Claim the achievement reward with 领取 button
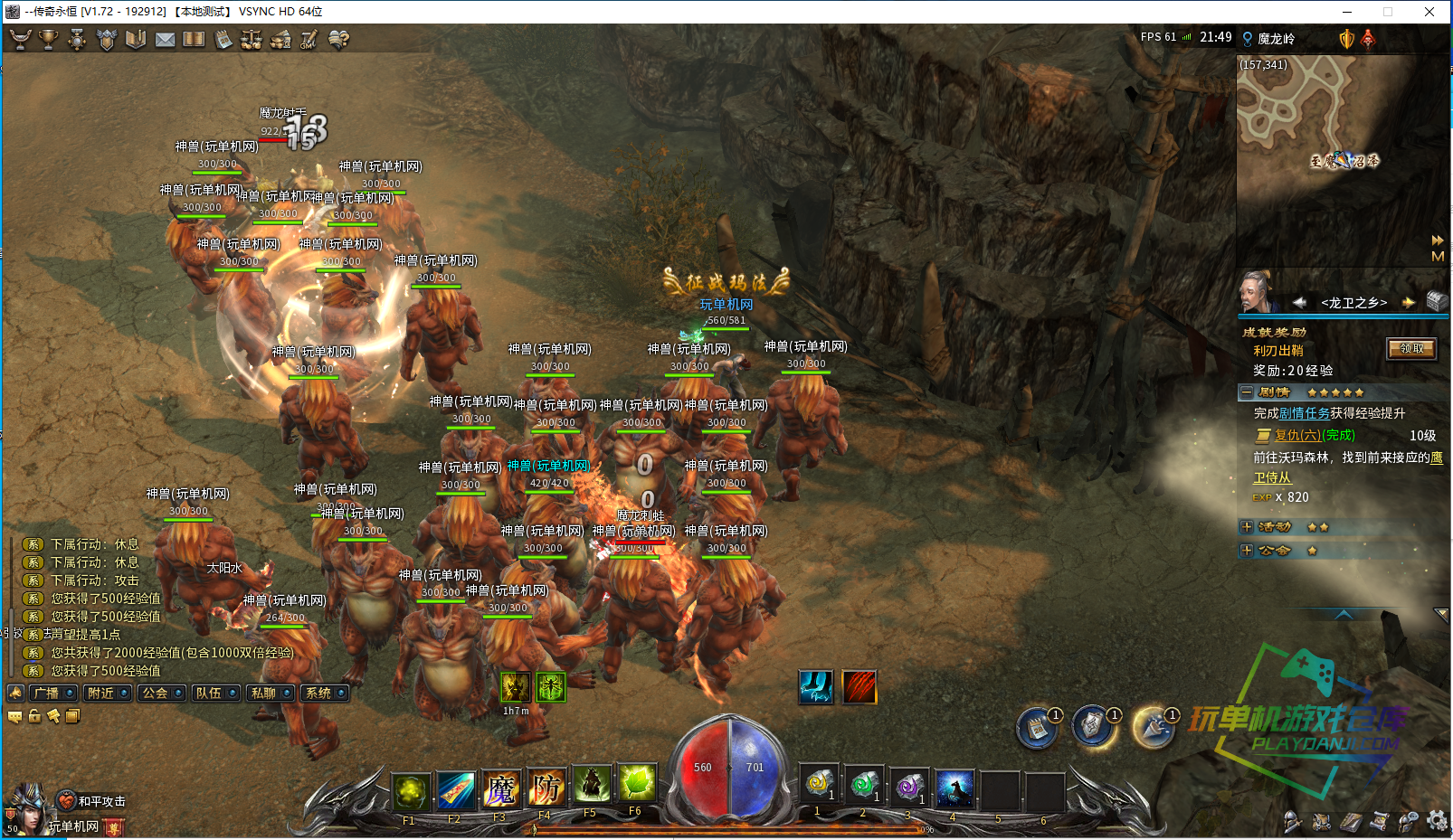 [x=1411, y=349]
